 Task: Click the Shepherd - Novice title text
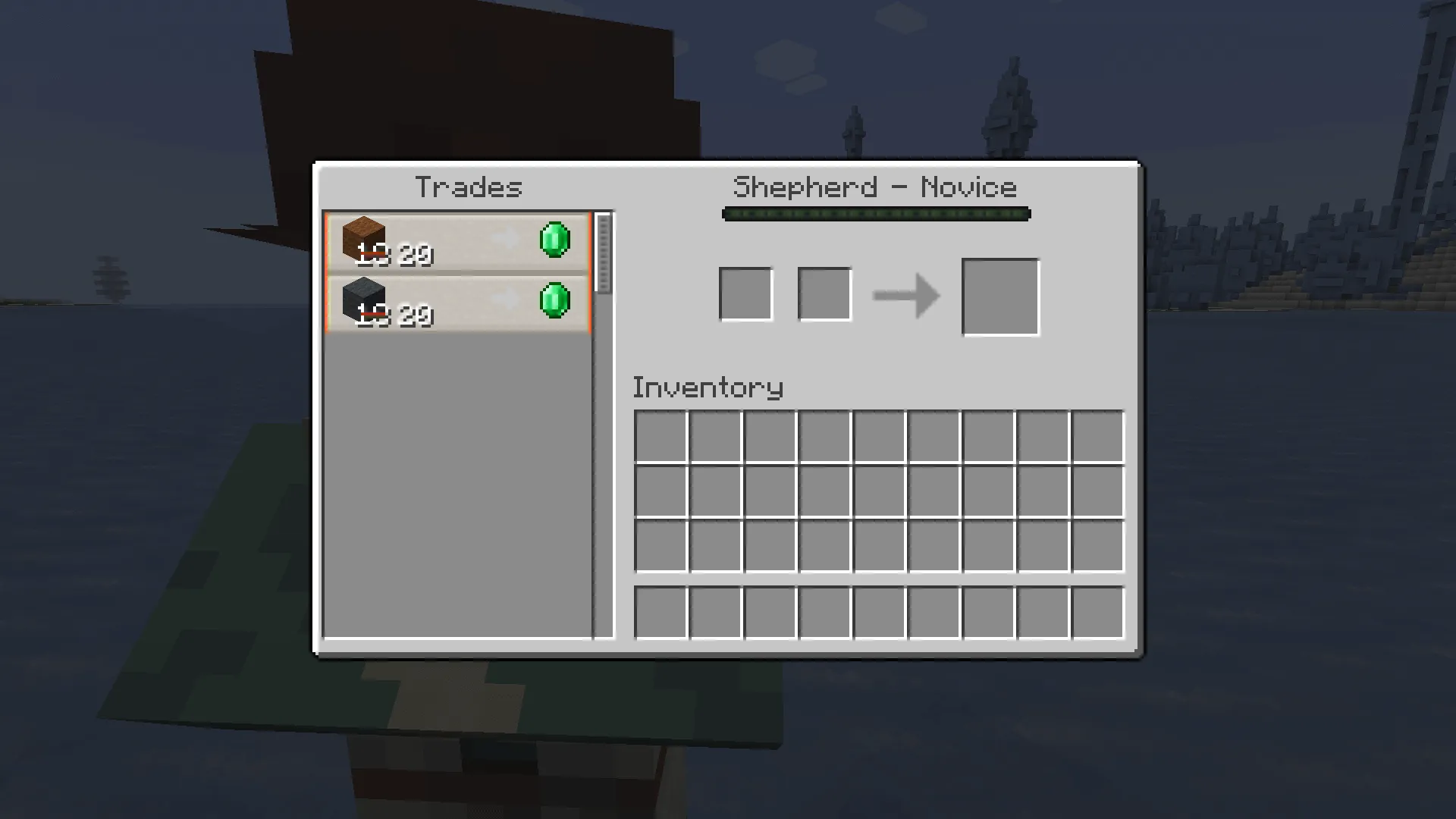tap(876, 187)
